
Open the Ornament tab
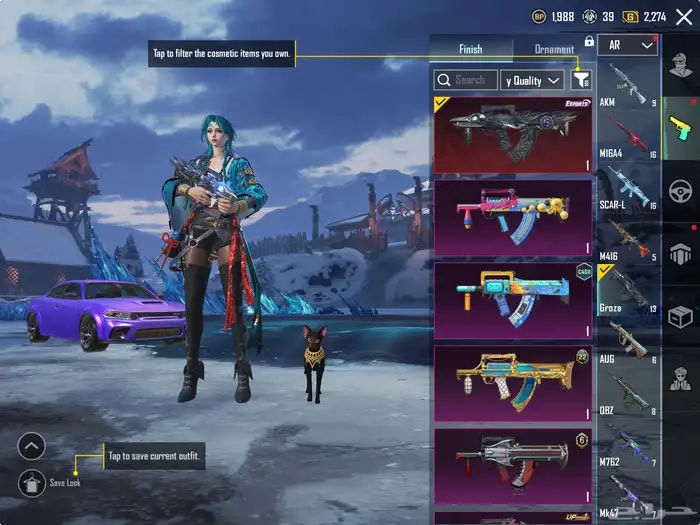pyautogui.click(x=554, y=49)
